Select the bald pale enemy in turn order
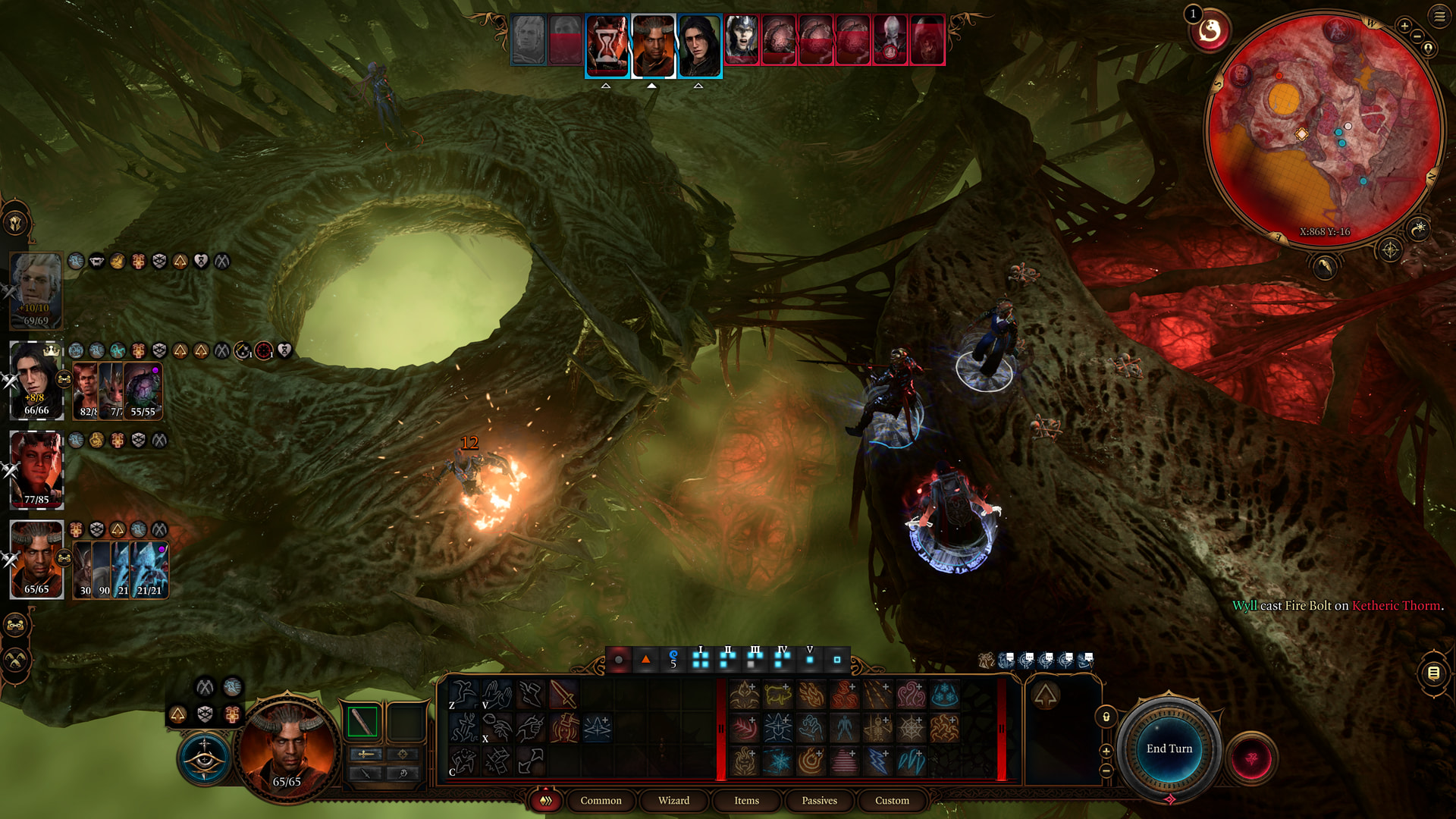Screen dimensions: 1456x819 [890, 39]
